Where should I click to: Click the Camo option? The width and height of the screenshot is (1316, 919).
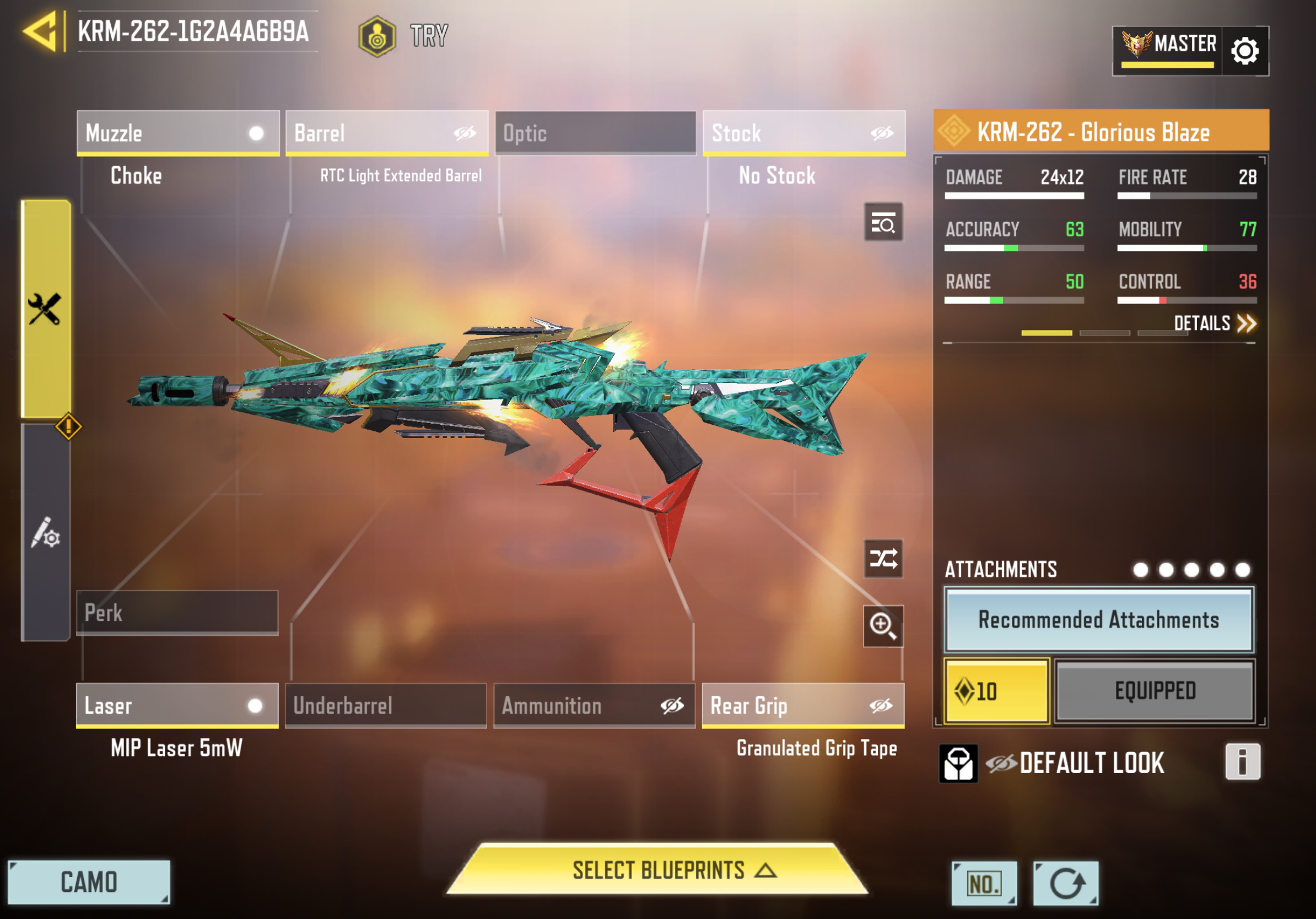tap(89, 882)
